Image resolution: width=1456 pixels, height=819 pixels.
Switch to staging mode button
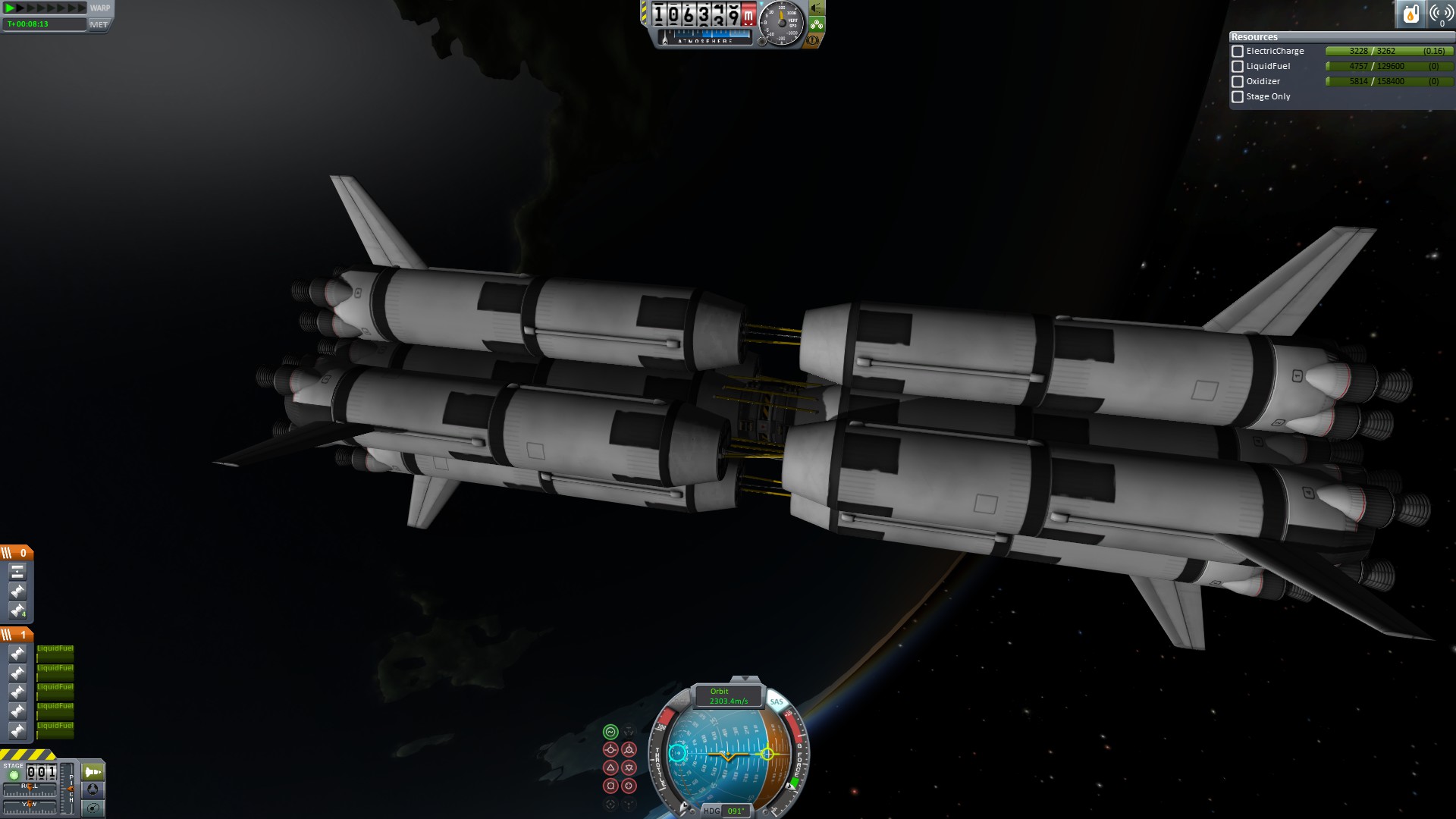tap(93, 772)
